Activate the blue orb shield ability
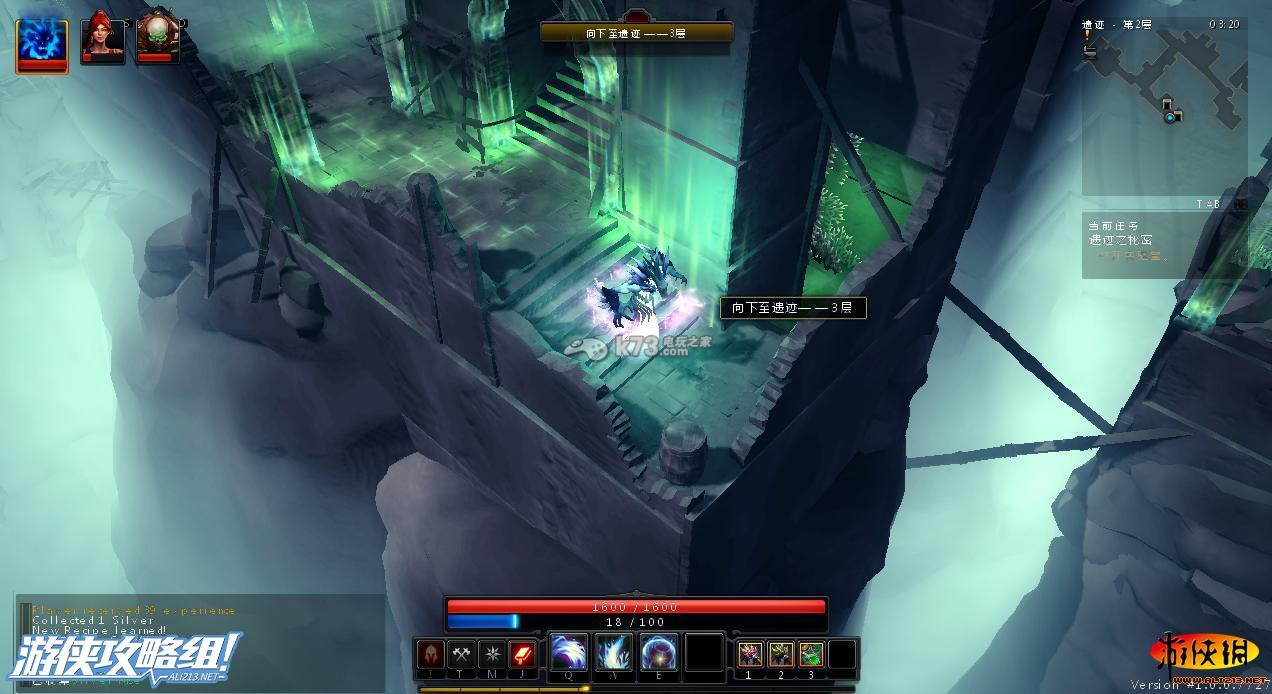The height and width of the screenshot is (694, 1272). coord(659,653)
